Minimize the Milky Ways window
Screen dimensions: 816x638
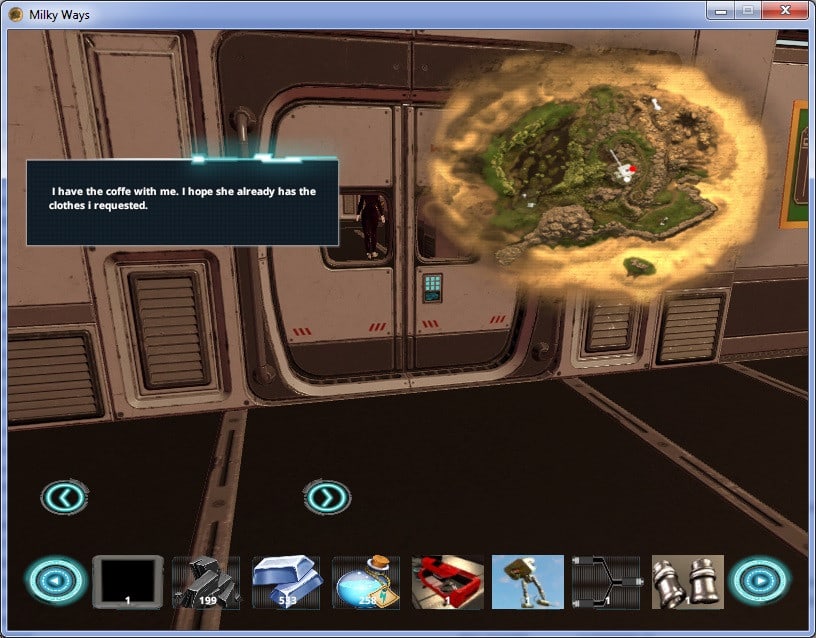[720, 11]
